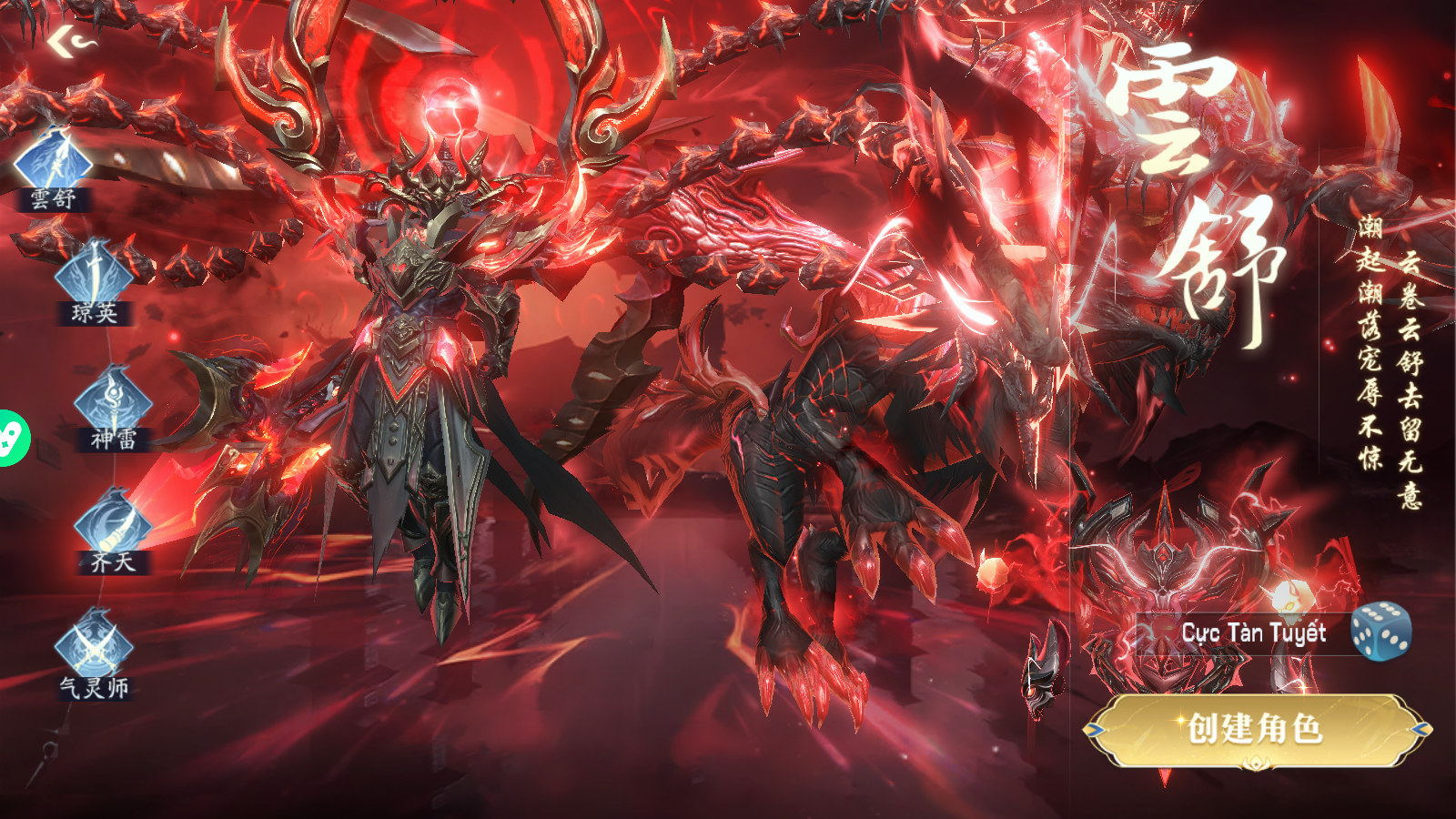Edit the Cực Tàn Tuyết name field
Screen dimensions: 1456x819
point(1252,633)
